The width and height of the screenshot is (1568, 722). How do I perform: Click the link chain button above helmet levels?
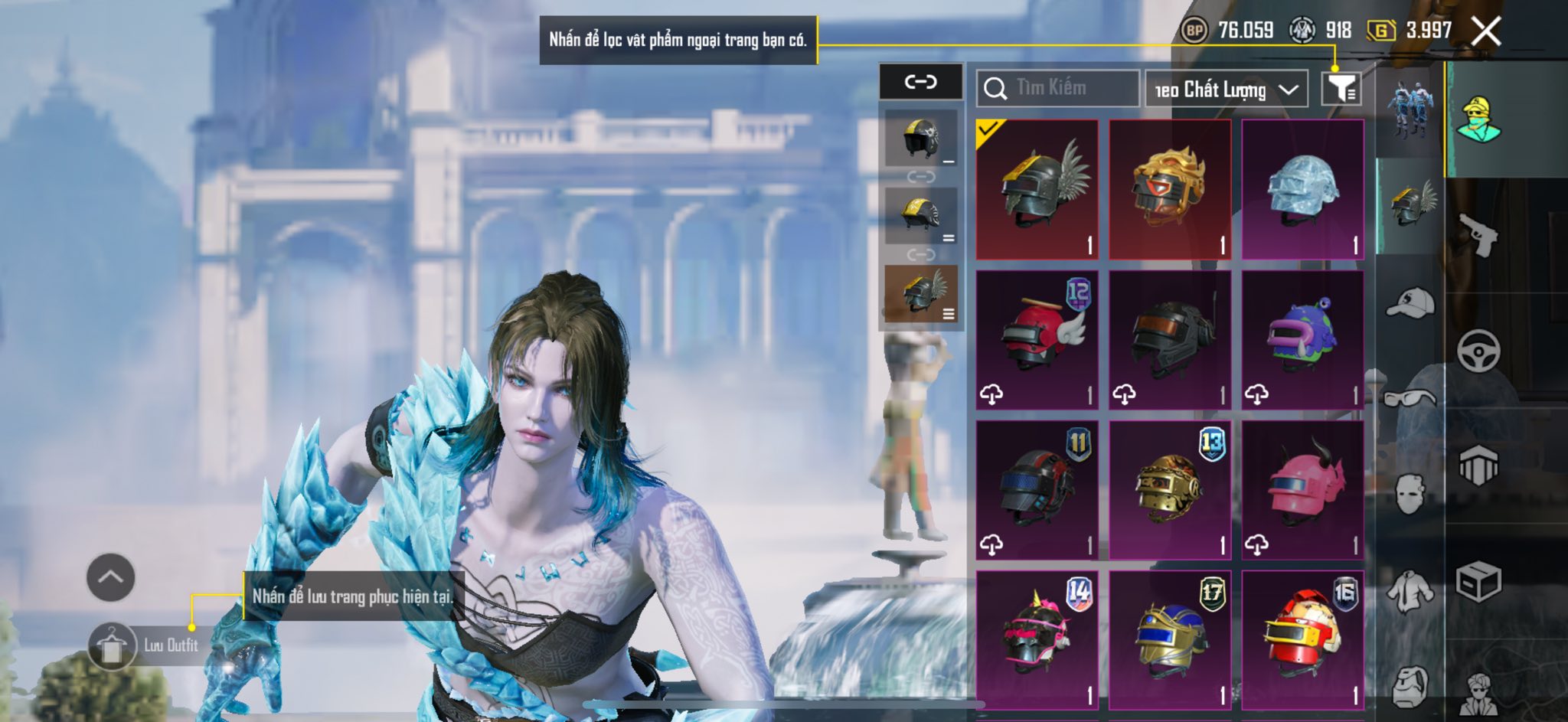(x=920, y=81)
